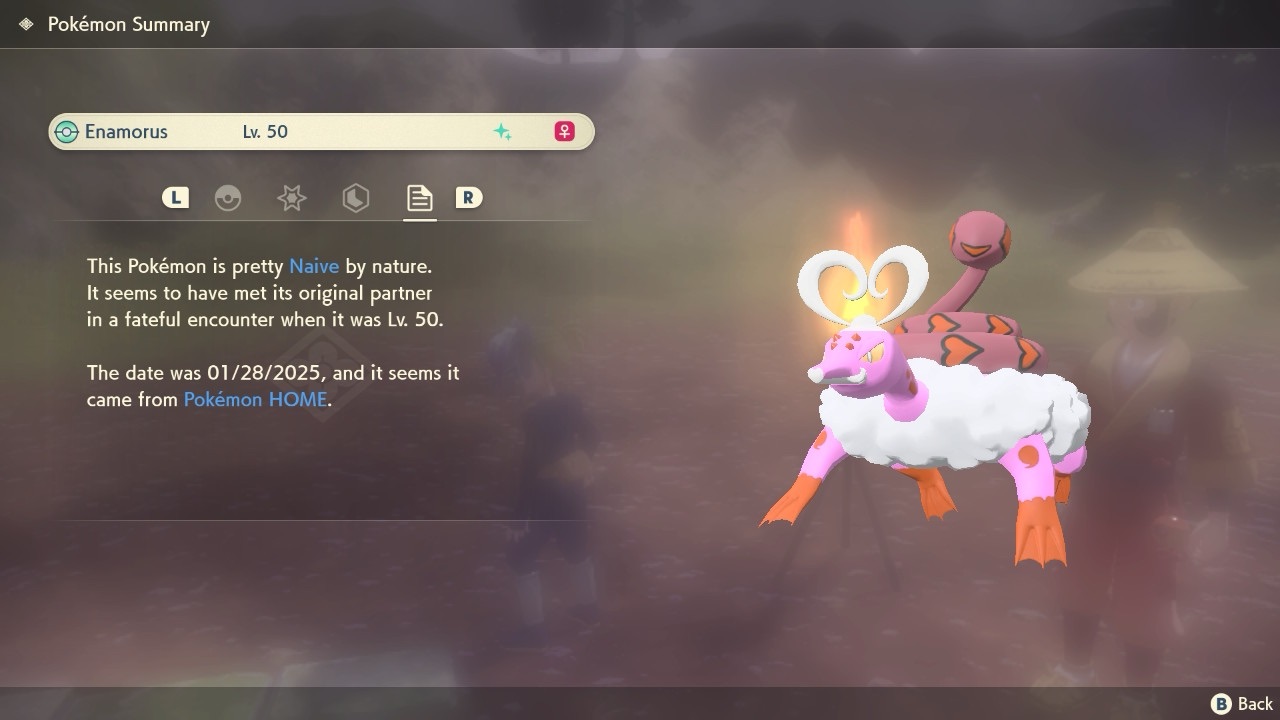Select the hexagon icon tab
The width and height of the screenshot is (1280, 720).
355,198
